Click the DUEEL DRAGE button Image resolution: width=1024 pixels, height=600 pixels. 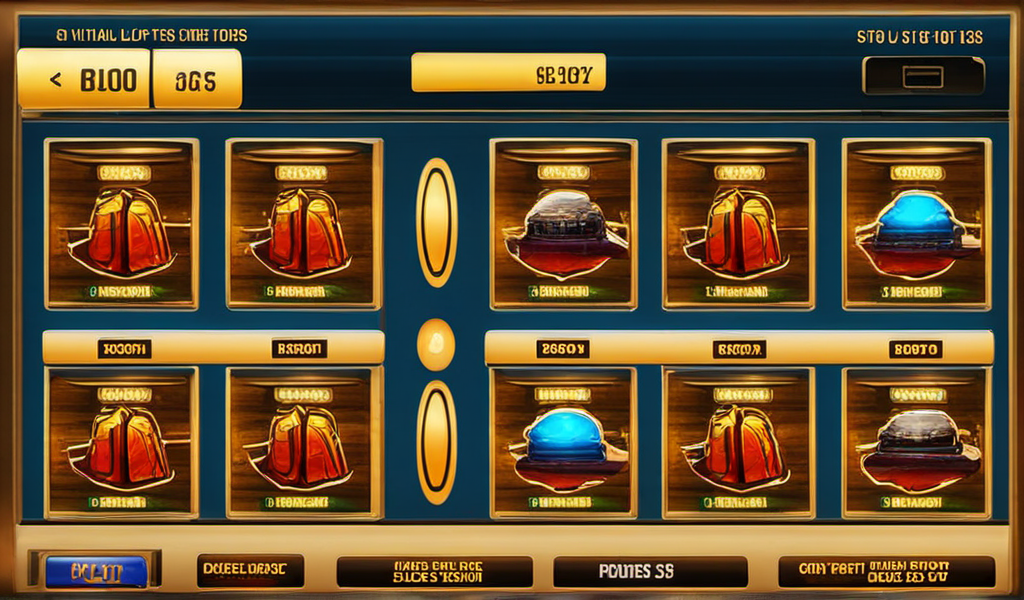point(250,571)
